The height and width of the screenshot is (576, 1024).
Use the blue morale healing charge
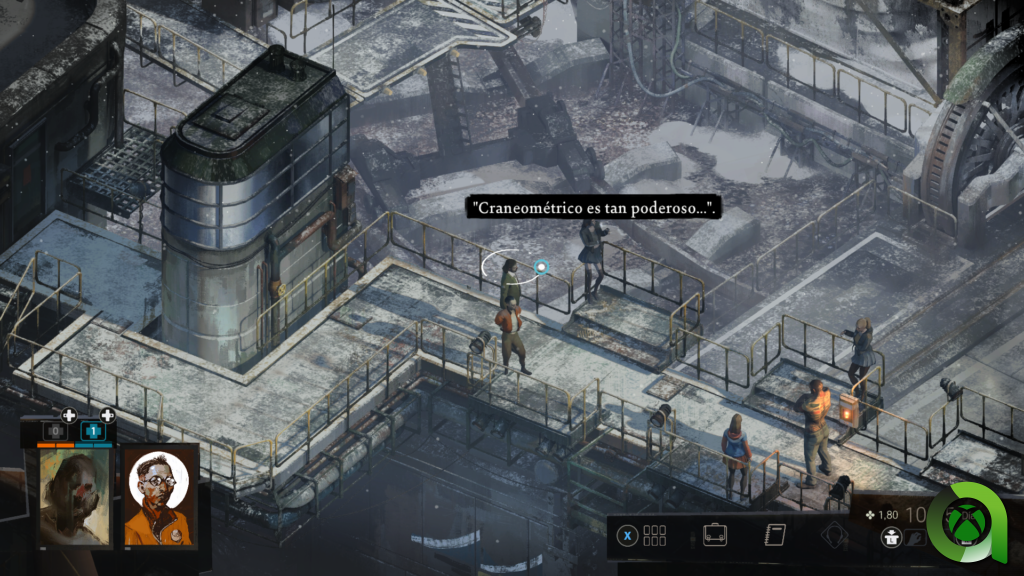coord(93,431)
